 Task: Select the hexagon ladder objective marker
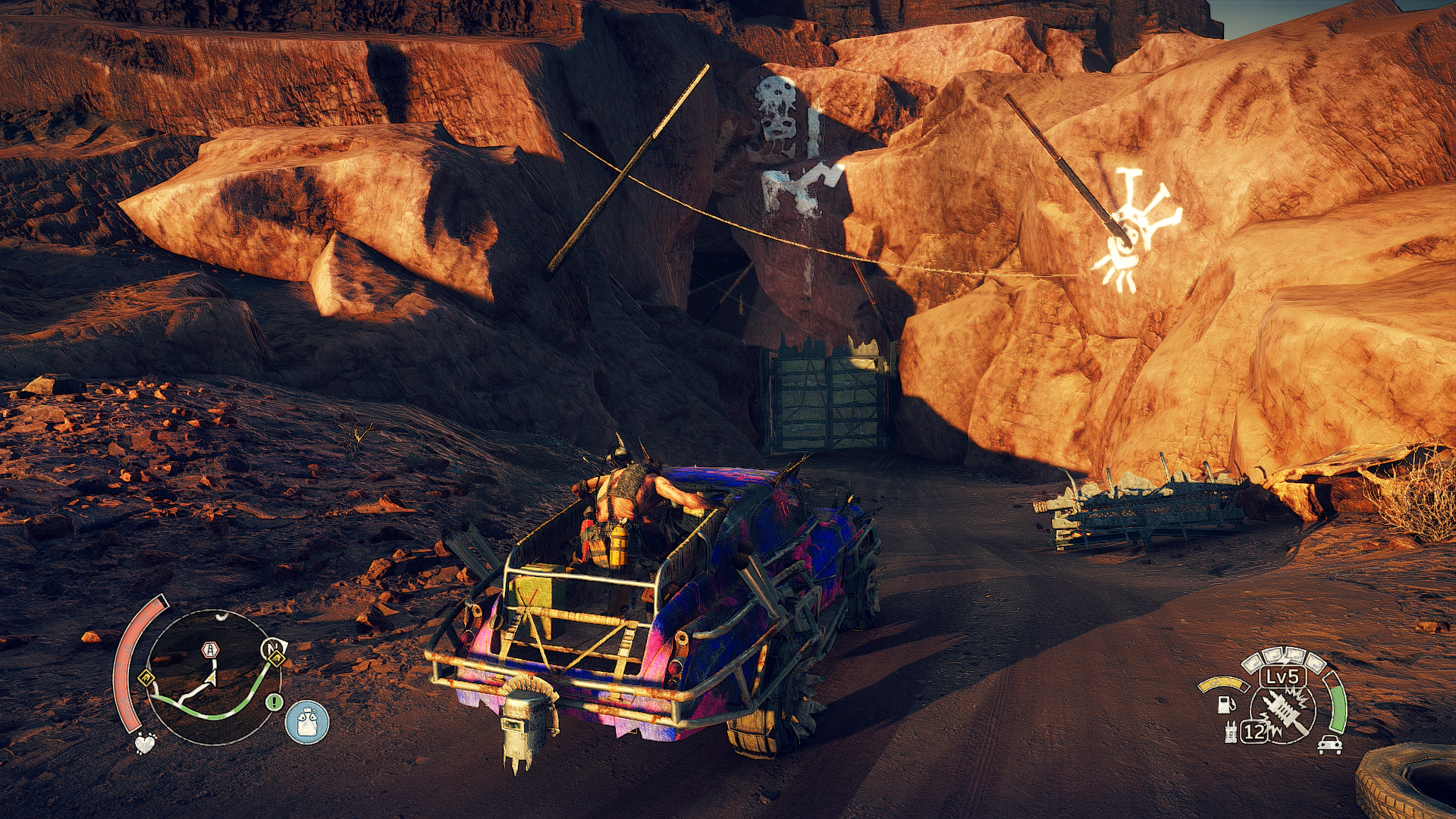point(210,650)
